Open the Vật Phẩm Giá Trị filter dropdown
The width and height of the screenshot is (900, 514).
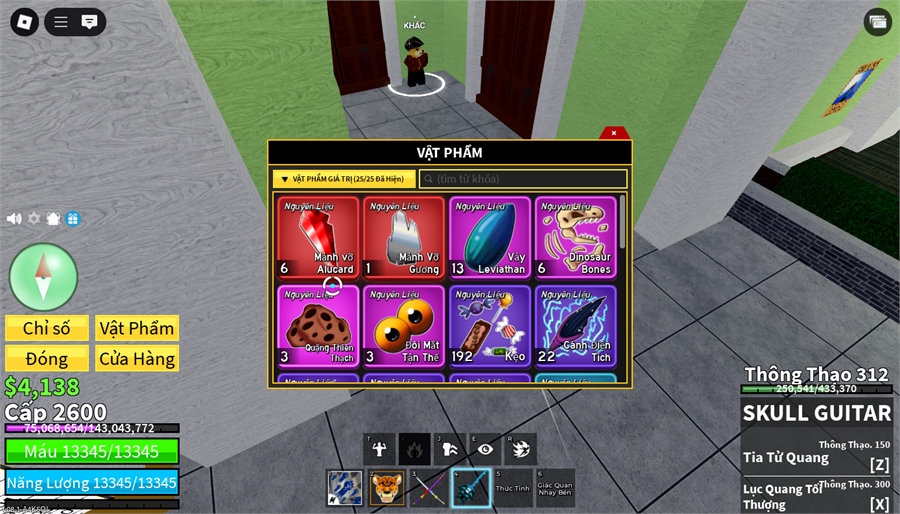tap(343, 179)
